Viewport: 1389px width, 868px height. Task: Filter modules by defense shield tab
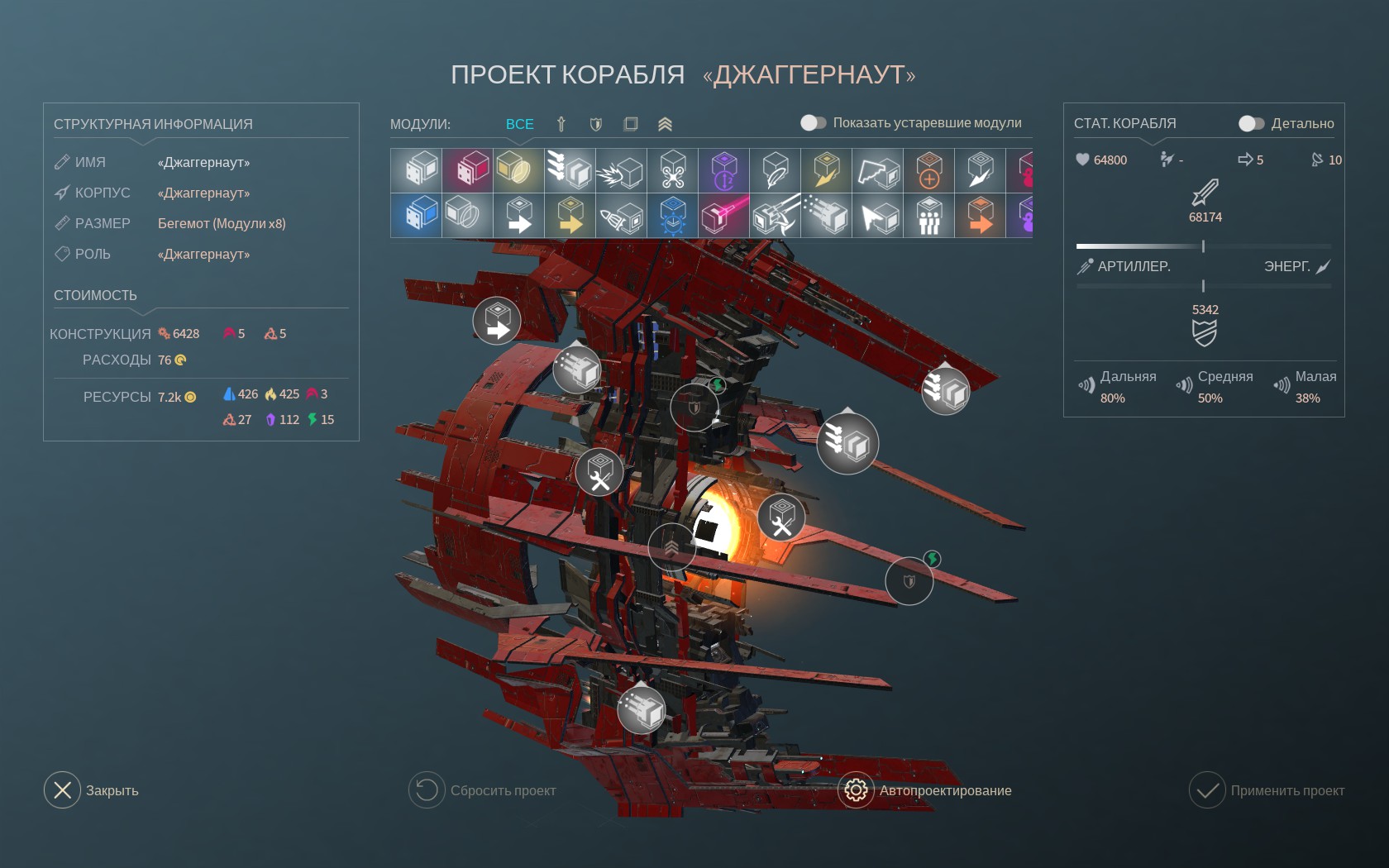point(595,124)
